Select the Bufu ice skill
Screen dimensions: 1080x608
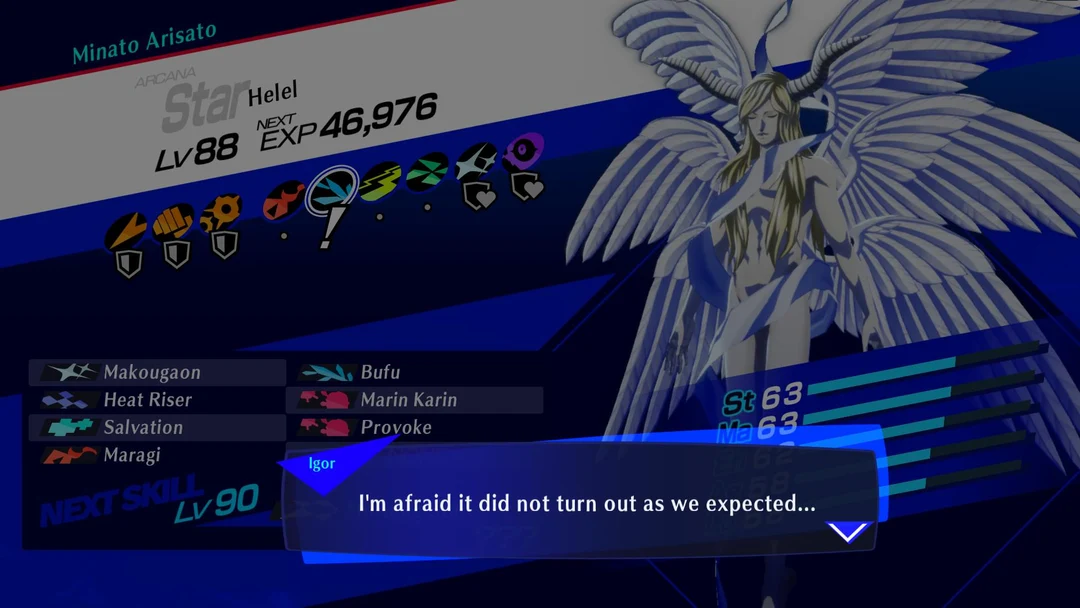click(380, 373)
